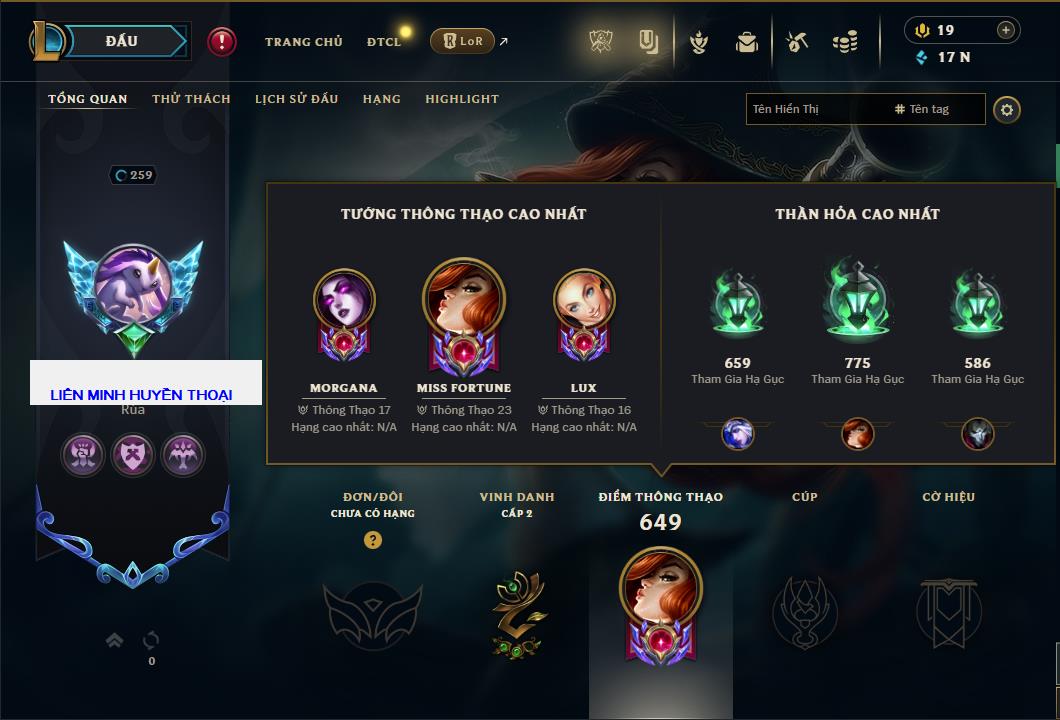Switch to the THỬ THÁCH tab

coord(191,99)
